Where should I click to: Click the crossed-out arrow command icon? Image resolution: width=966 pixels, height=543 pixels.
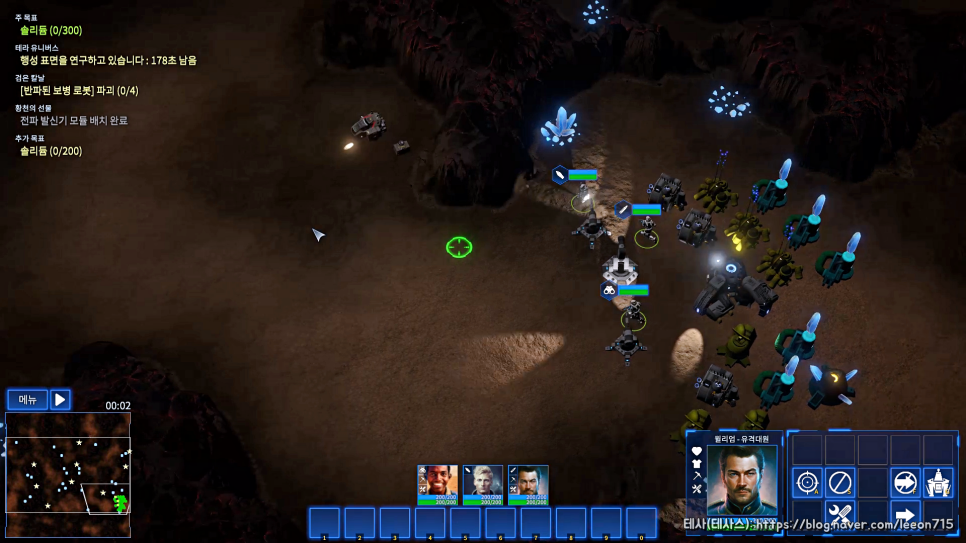(906, 482)
